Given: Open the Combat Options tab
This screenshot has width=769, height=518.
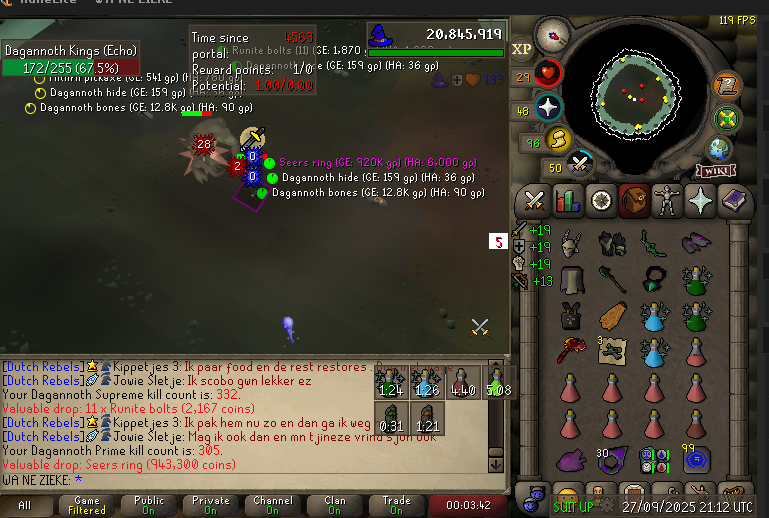Looking at the screenshot, I should coord(534,200).
